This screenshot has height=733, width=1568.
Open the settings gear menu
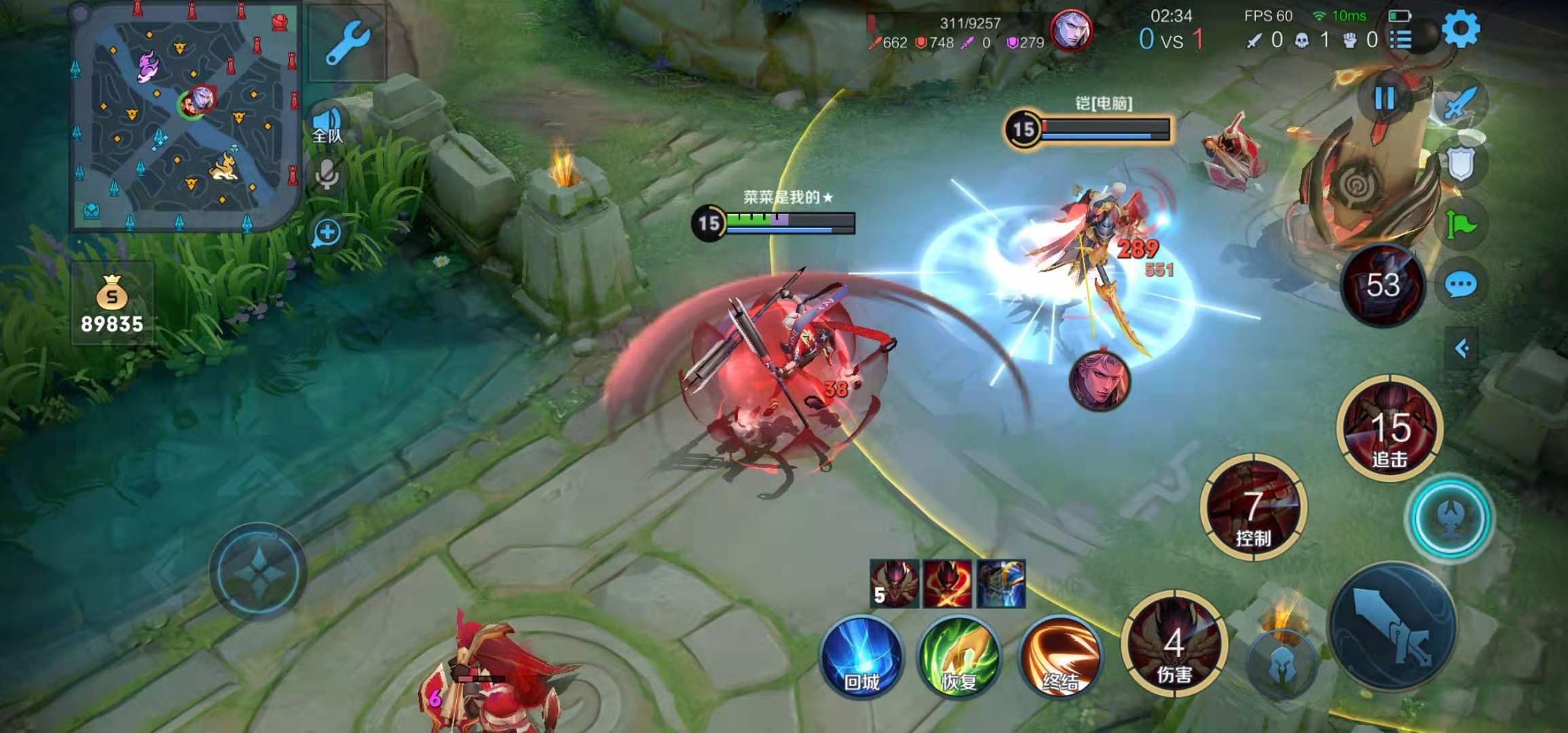pyautogui.click(x=1460, y=29)
